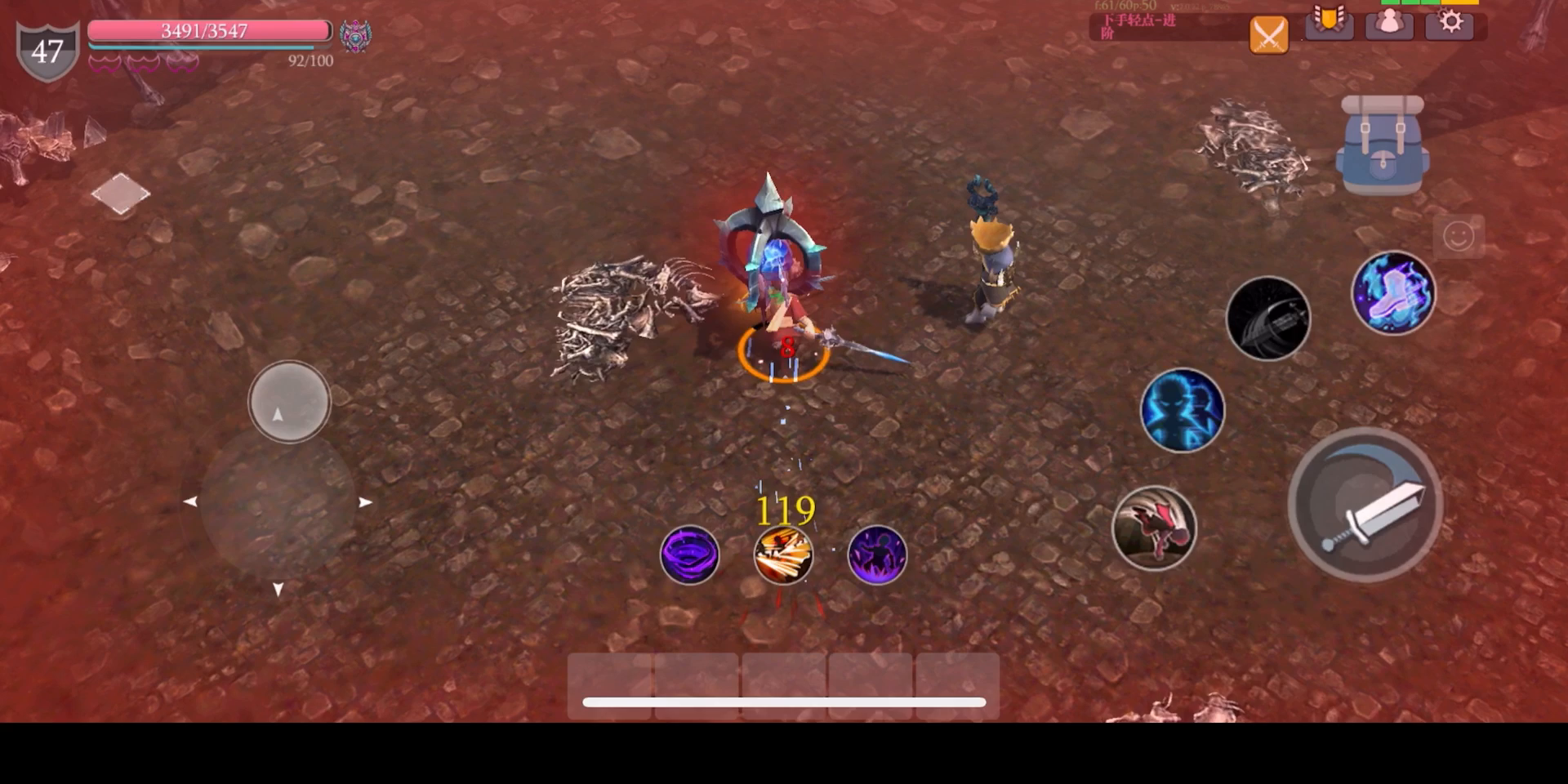Click the virtual joystick thumb knob
The width and height of the screenshot is (1568, 784).
point(289,402)
